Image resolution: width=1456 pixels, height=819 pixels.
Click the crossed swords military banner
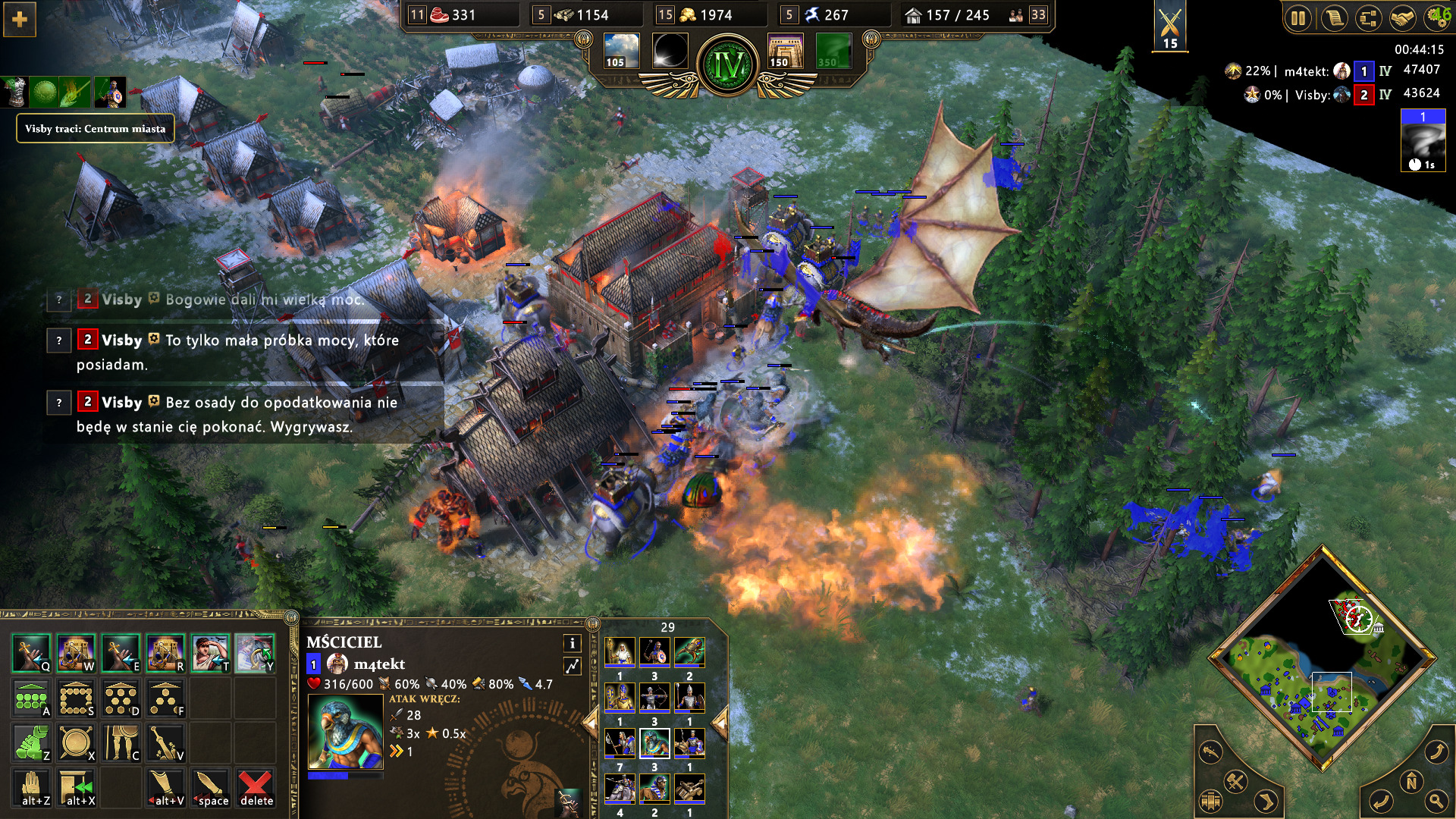click(1170, 26)
